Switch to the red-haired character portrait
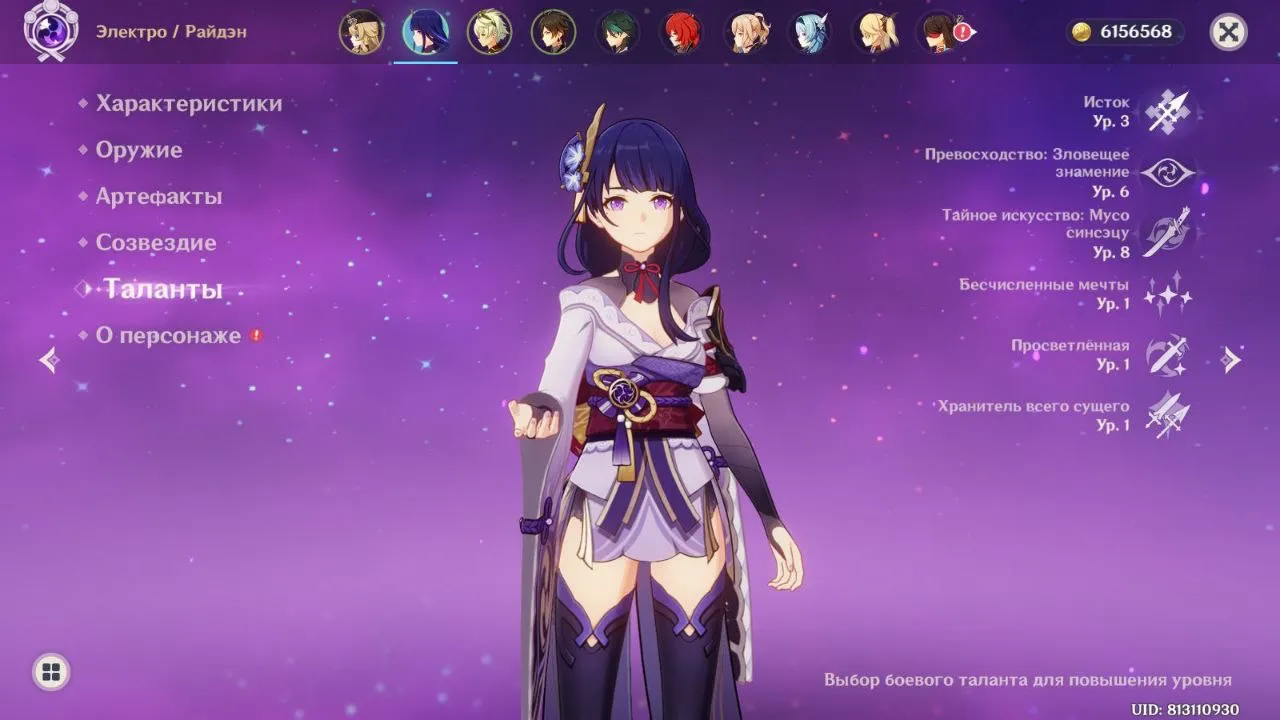The width and height of the screenshot is (1280, 720). point(682,32)
